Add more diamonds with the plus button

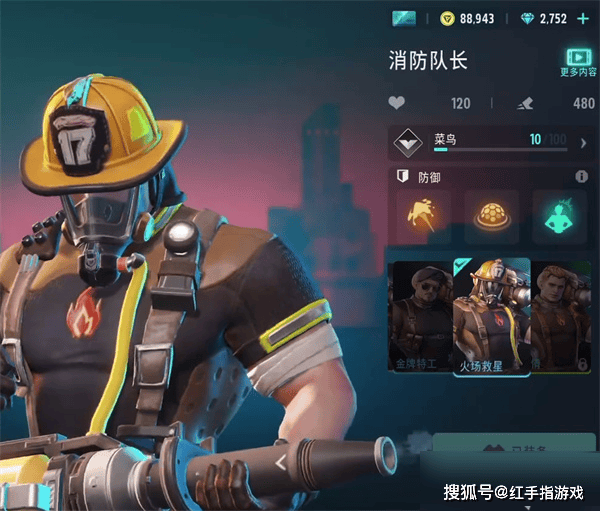(x=583, y=18)
